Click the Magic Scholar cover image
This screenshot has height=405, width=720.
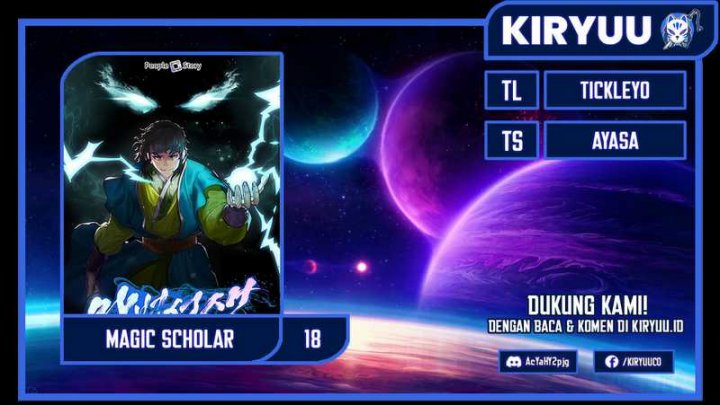(172, 185)
